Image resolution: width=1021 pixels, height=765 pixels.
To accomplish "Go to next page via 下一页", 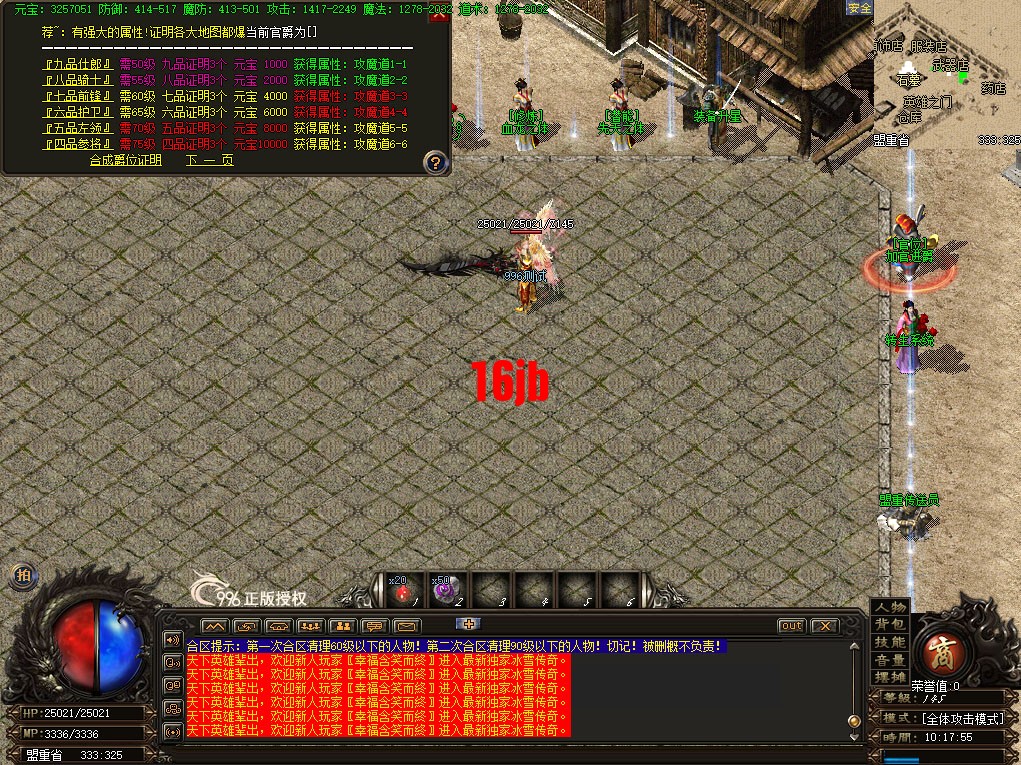I will tap(209, 160).
